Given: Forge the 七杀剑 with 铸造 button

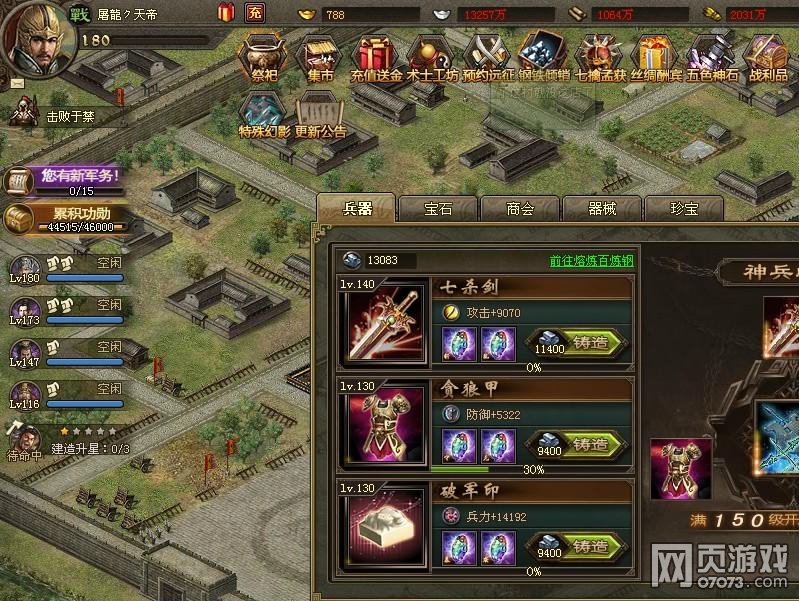Looking at the screenshot, I should point(590,343).
